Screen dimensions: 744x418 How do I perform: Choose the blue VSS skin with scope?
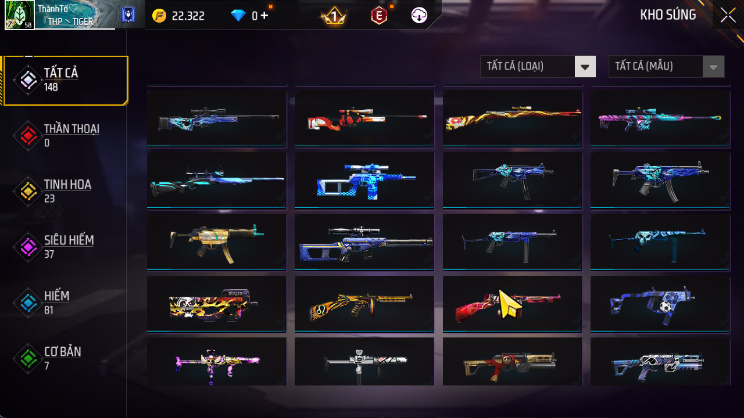pyautogui.click(x=365, y=180)
